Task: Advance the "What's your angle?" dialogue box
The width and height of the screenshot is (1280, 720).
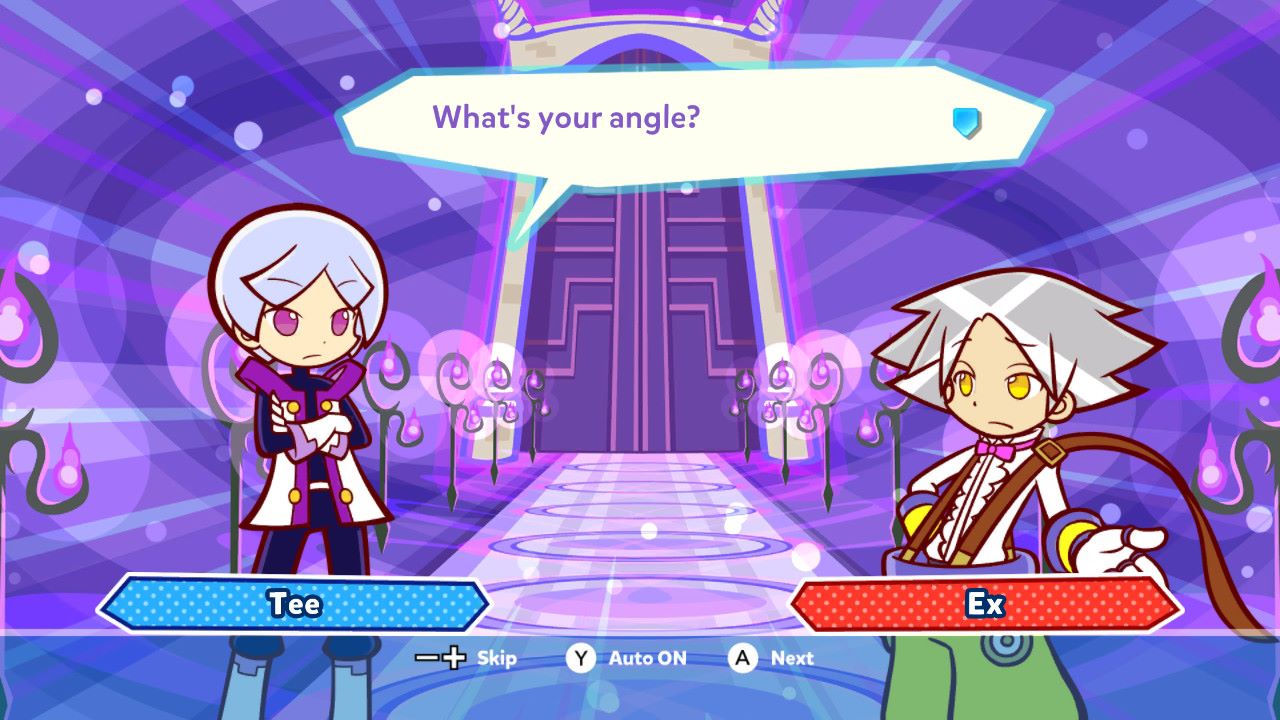Action: point(742,658)
